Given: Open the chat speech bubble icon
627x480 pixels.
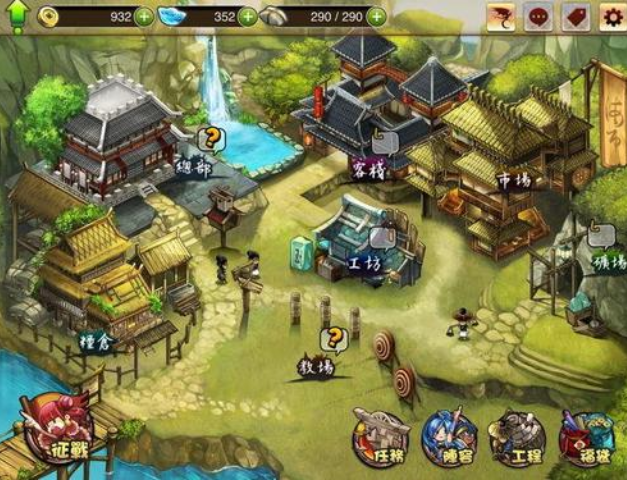Looking at the screenshot, I should point(538,16).
